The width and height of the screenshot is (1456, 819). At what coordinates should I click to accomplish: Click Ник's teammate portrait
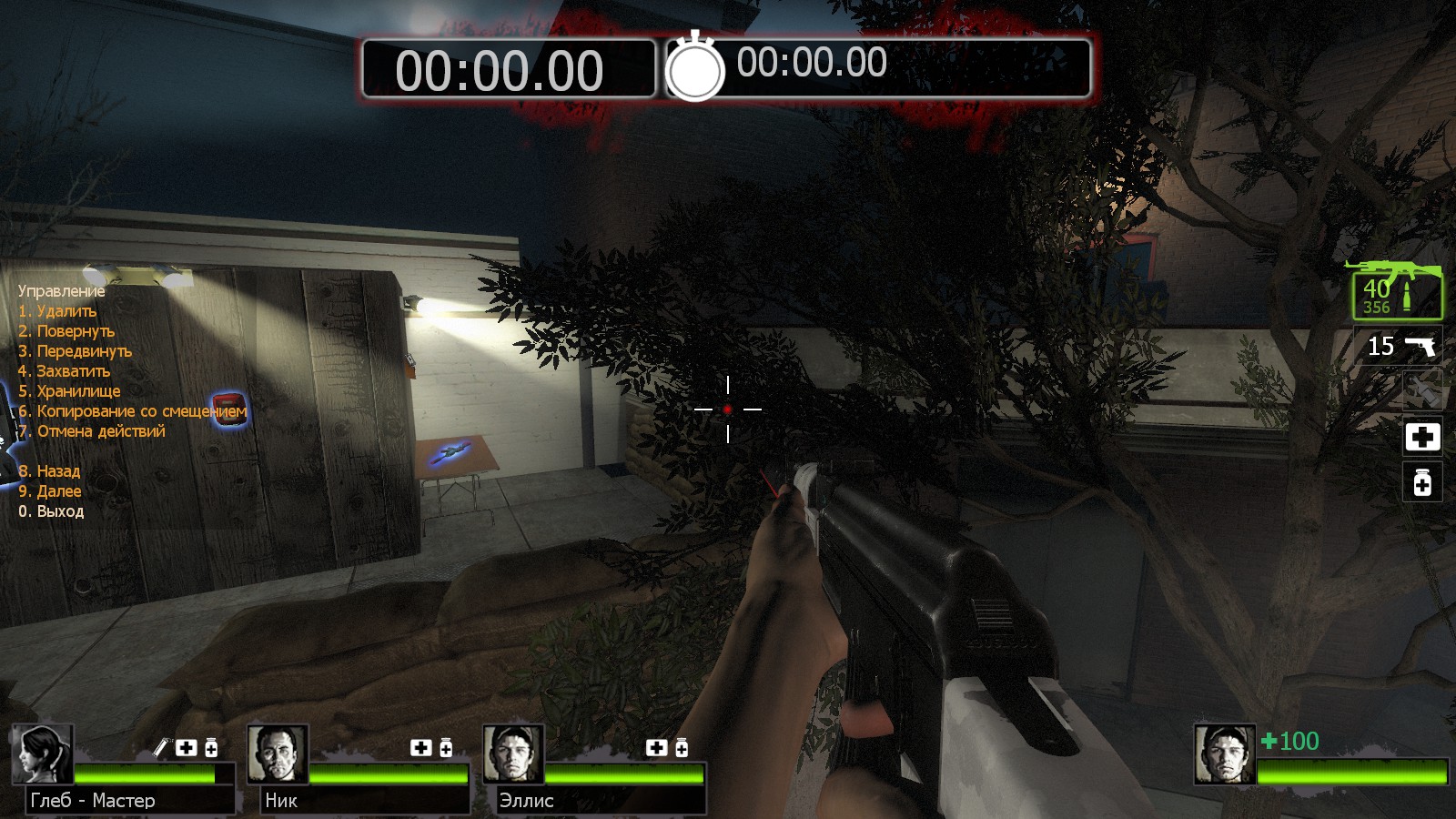tap(278, 753)
